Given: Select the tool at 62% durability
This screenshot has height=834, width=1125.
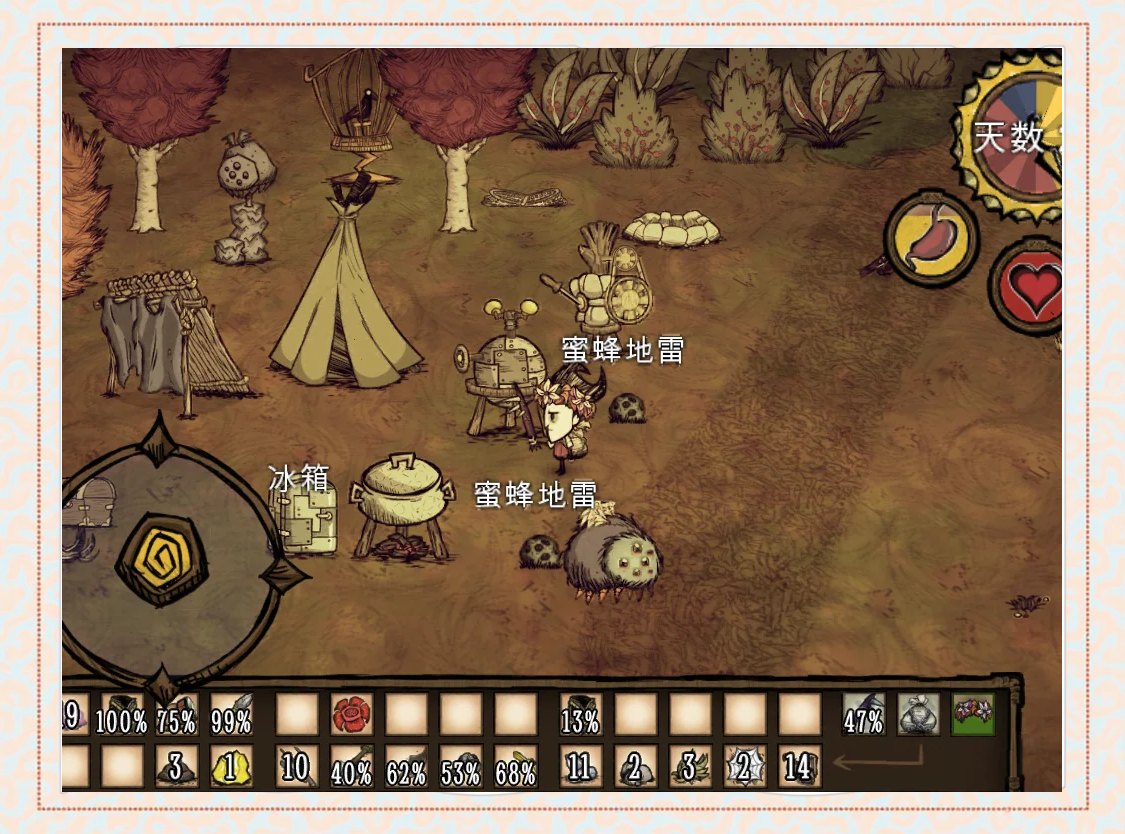Looking at the screenshot, I should (406, 766).
